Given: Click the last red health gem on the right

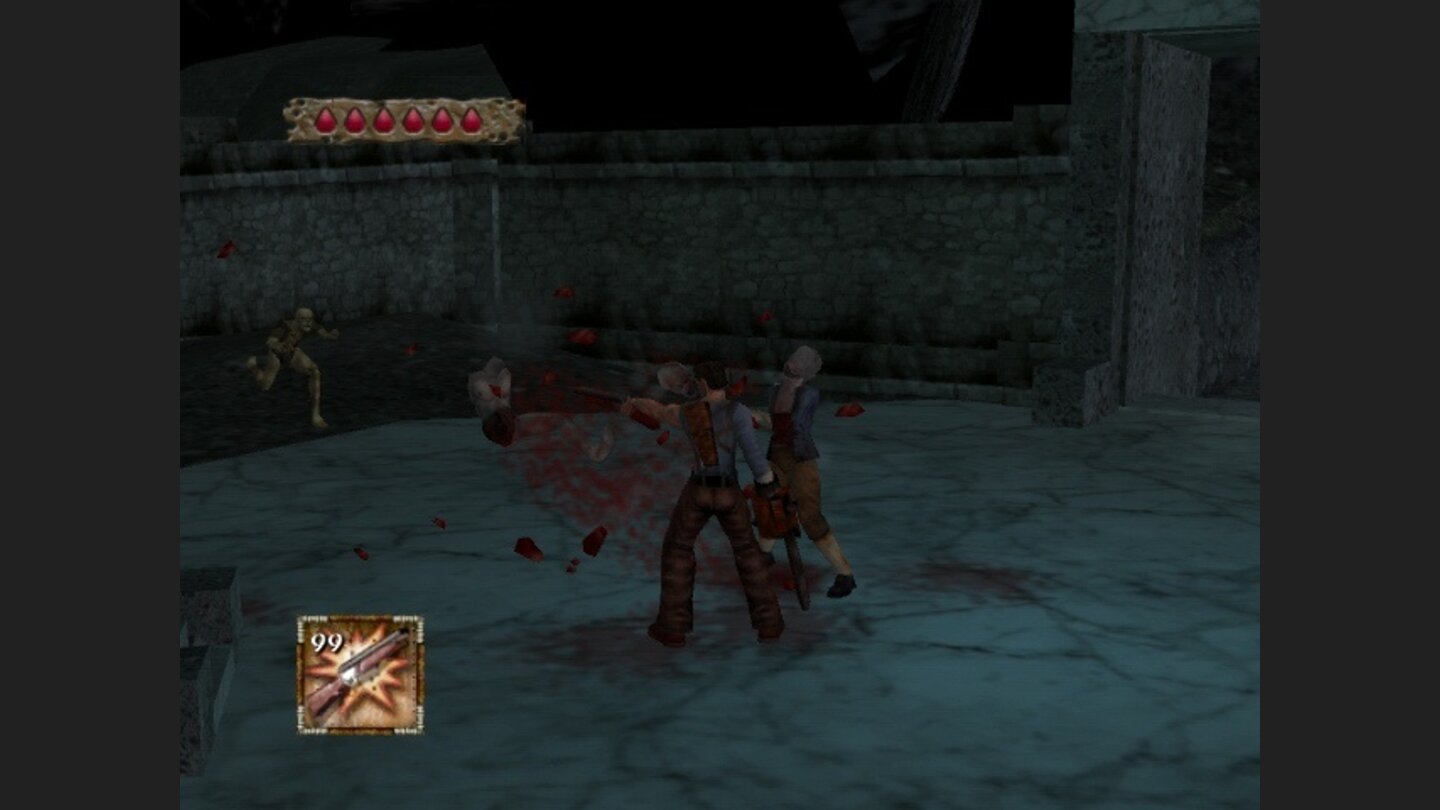Looking at the screenshot, I should 471,119.
